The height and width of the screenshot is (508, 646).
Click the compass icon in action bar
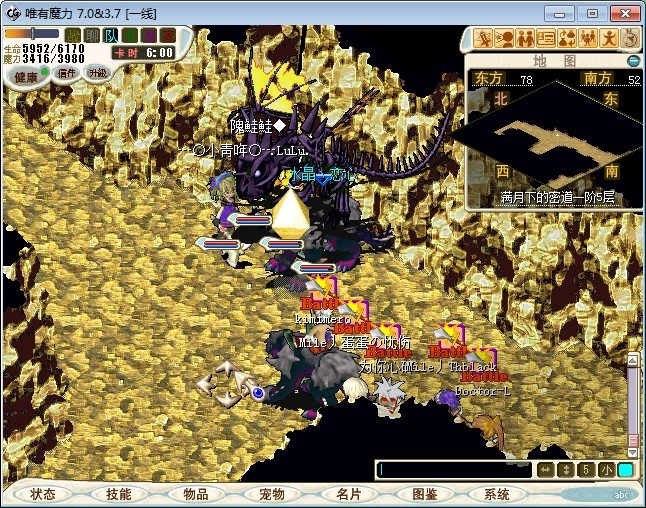[630, 38]
